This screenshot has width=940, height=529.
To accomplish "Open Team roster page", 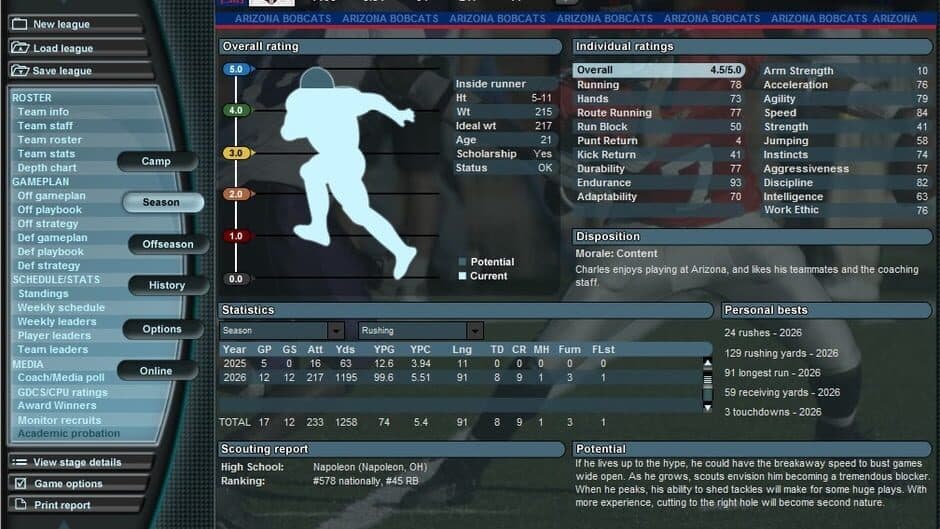I will pos(49,140).
